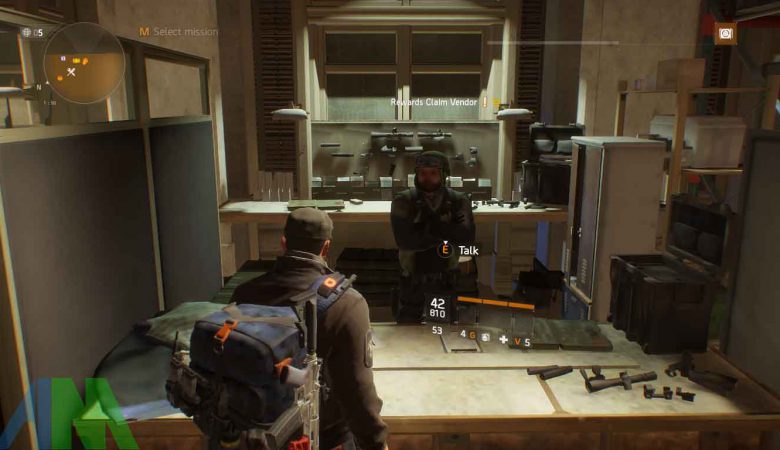
Task: Select the grenade icon on the HUD
Action: click(x=484, y=337)
